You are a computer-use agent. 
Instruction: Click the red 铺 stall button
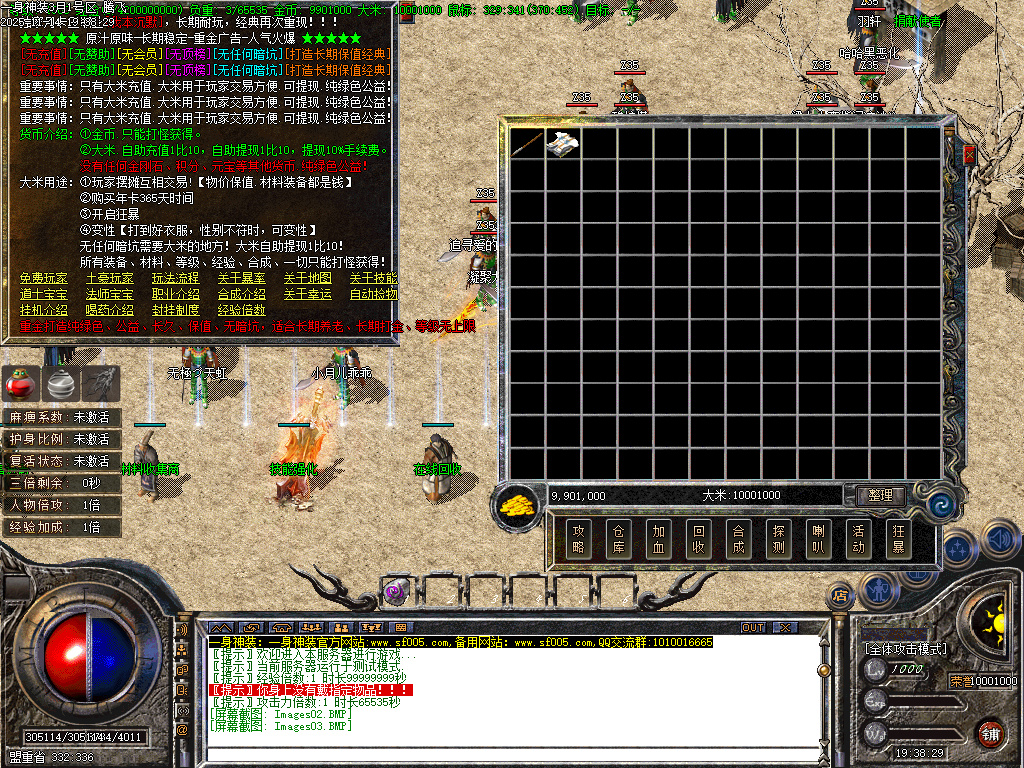(x=990, y=732)
